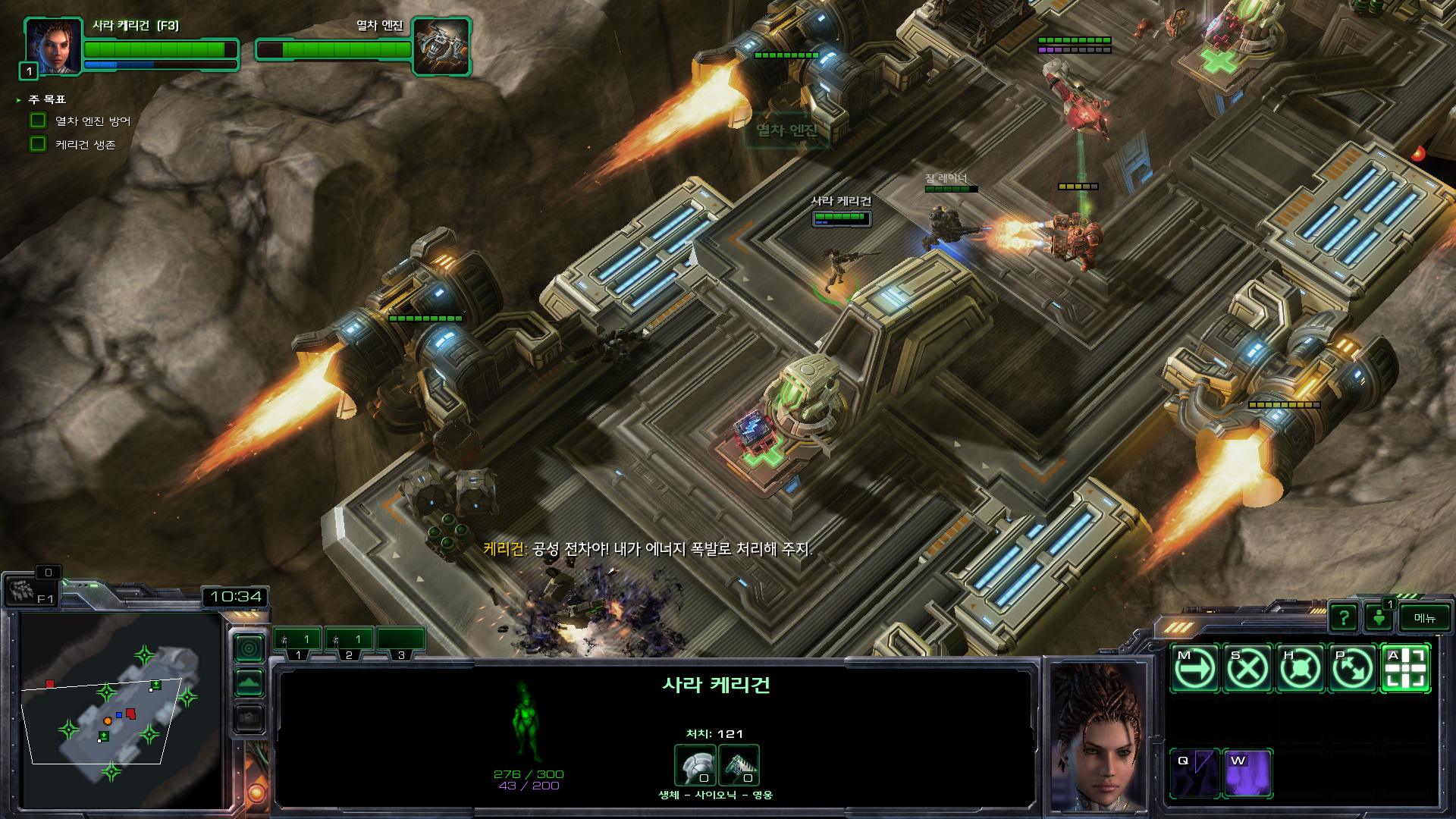Screen dimensions: 1456x819
Task: Activate the Attack command (A)
Action: (x=1405, y=669)
